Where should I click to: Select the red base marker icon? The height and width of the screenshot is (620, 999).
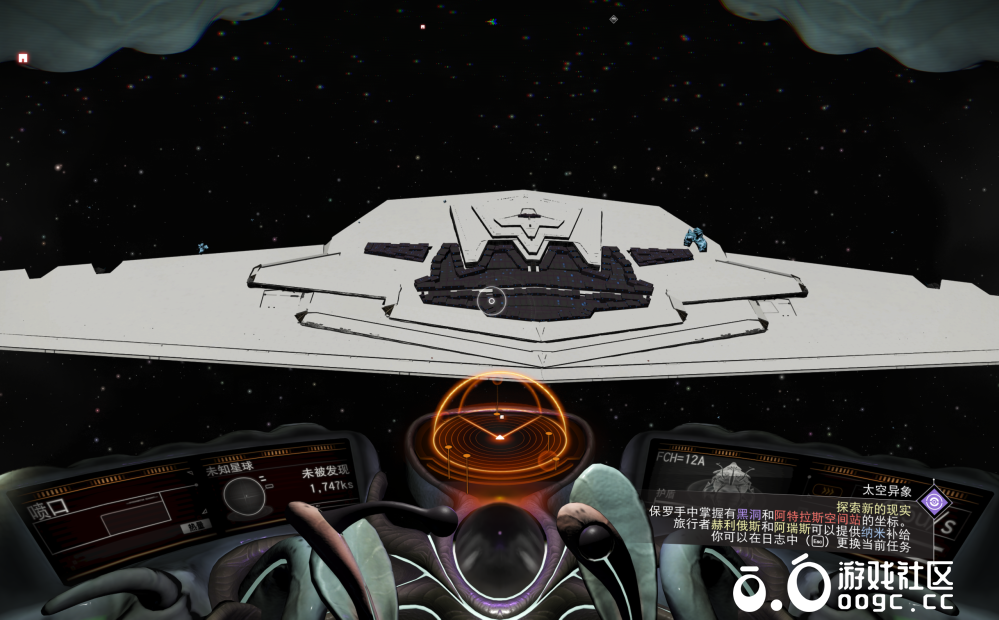(23, 58)
